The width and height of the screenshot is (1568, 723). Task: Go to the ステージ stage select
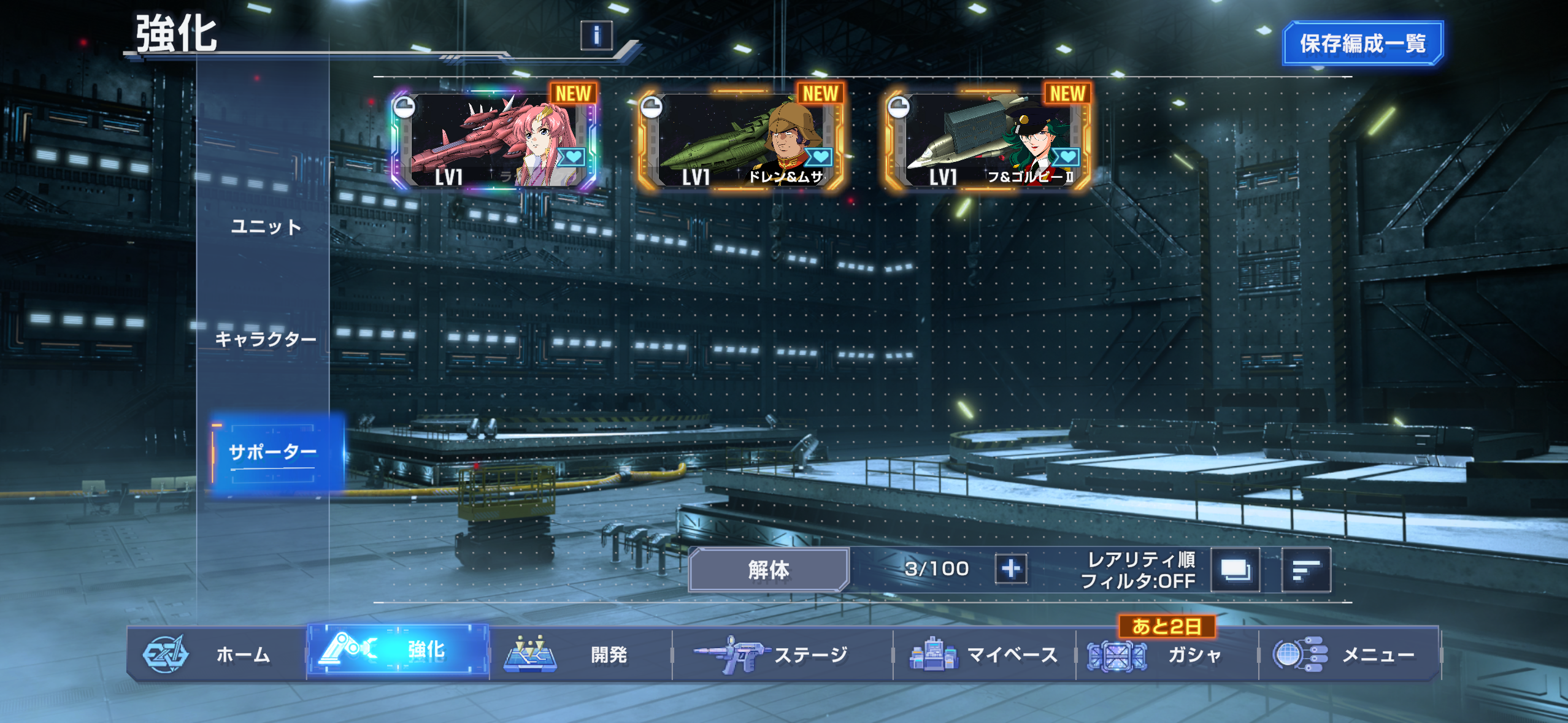(782, 654)
